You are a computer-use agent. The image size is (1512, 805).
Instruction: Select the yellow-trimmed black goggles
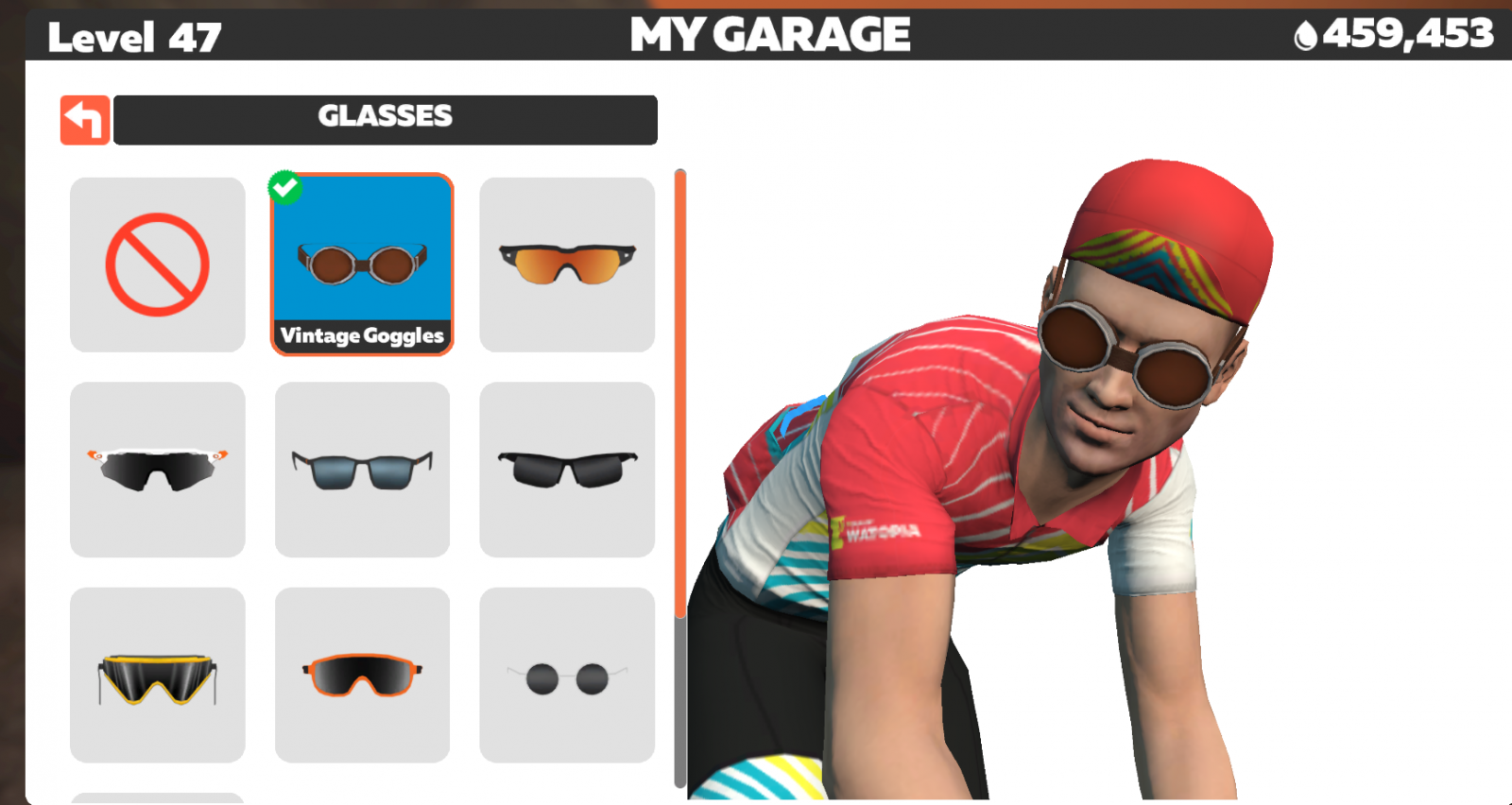click(157, 675)
